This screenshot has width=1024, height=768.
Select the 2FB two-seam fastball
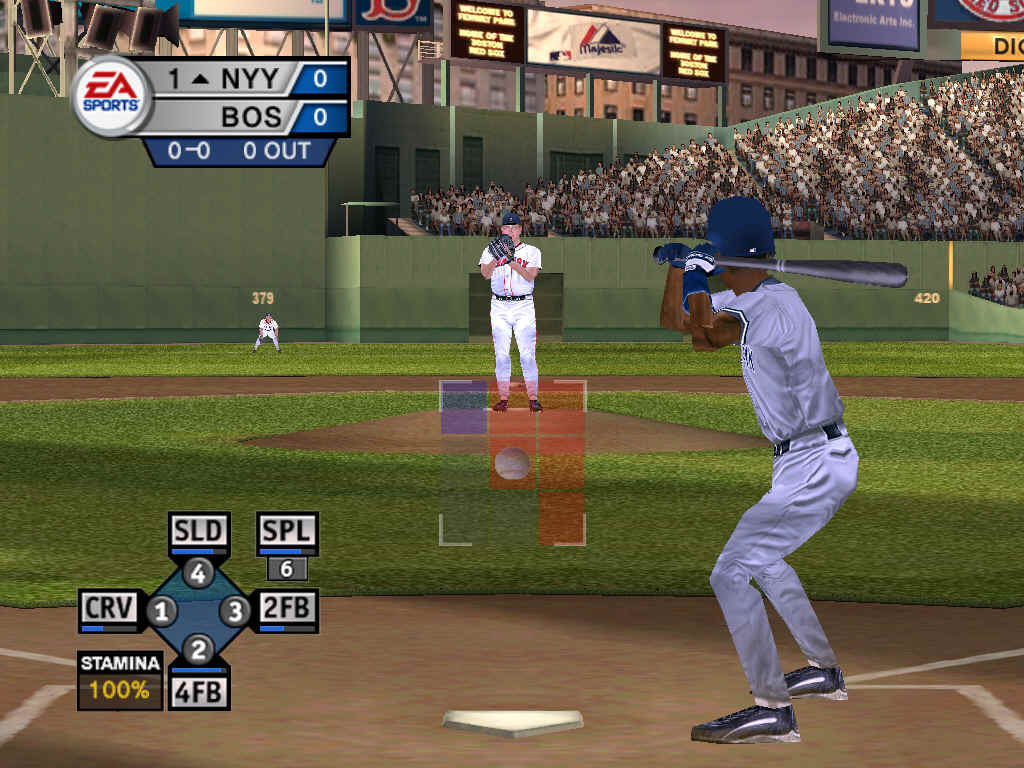pos(287,608)
